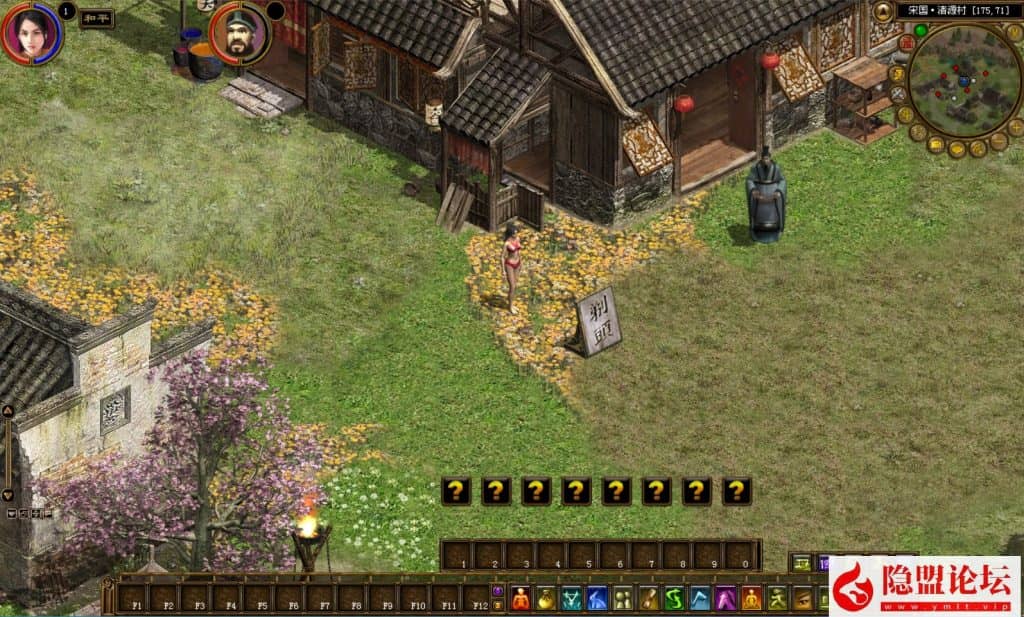Image resolution: width=1024 pixels, height=617 pixels.
Task: Click the female player portrait
Action: click(31, 33)
